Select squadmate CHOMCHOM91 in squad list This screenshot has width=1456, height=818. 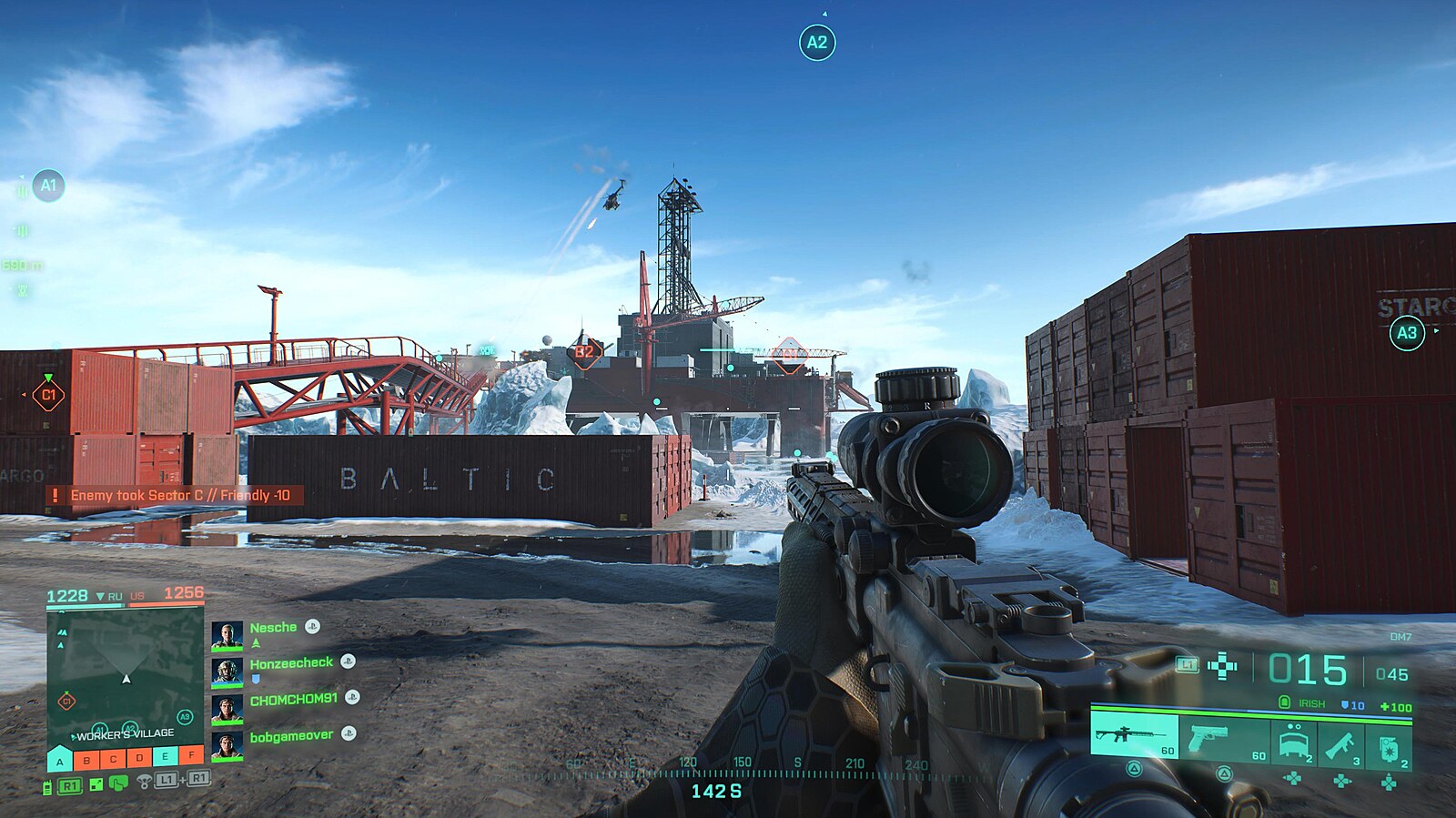point(293,700)
